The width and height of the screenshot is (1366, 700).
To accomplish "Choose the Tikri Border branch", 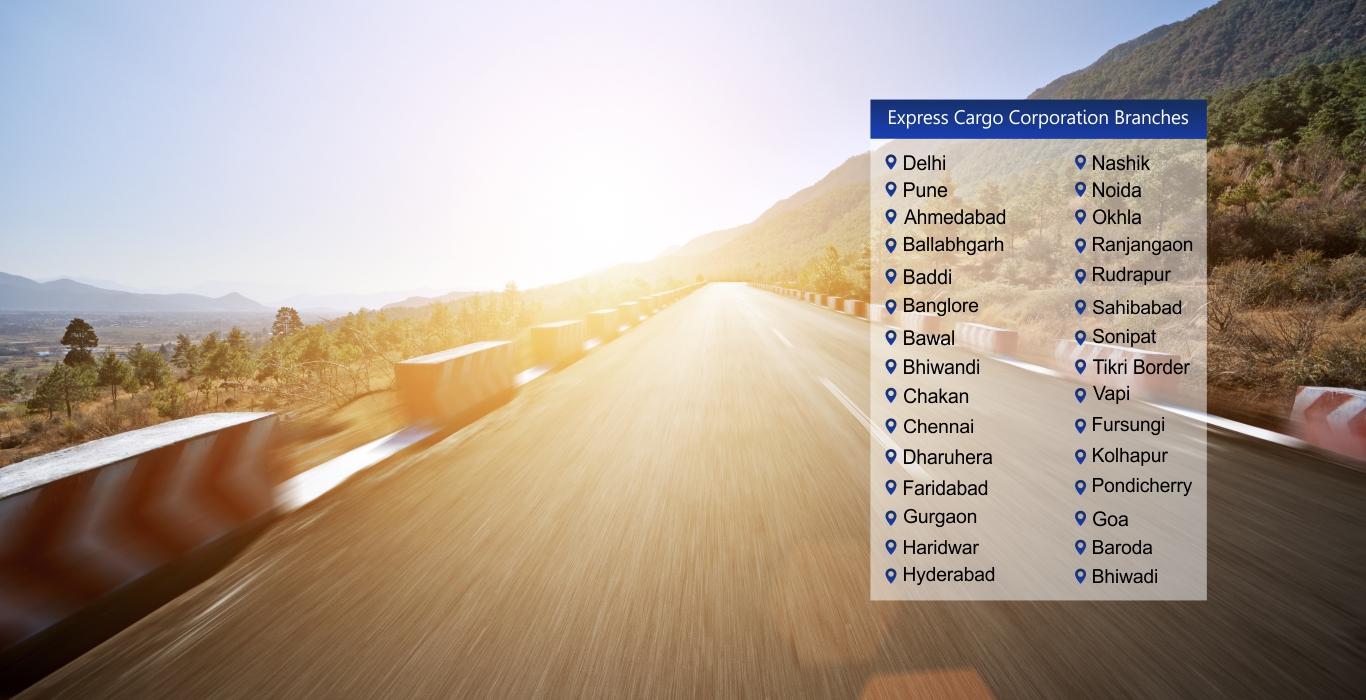I will point(1140,367).
